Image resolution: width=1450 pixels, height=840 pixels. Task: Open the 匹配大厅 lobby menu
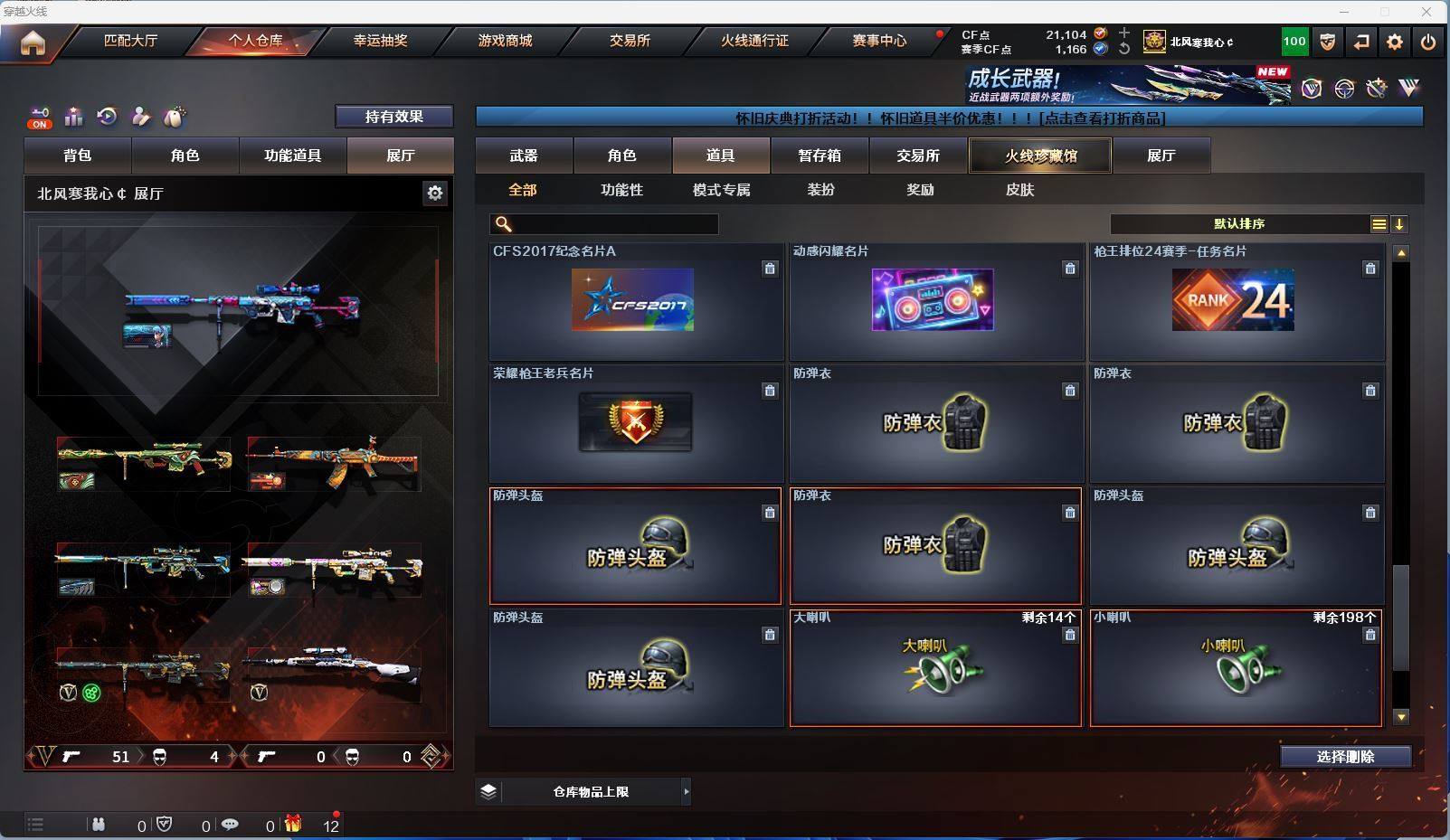tap(130, 41)
